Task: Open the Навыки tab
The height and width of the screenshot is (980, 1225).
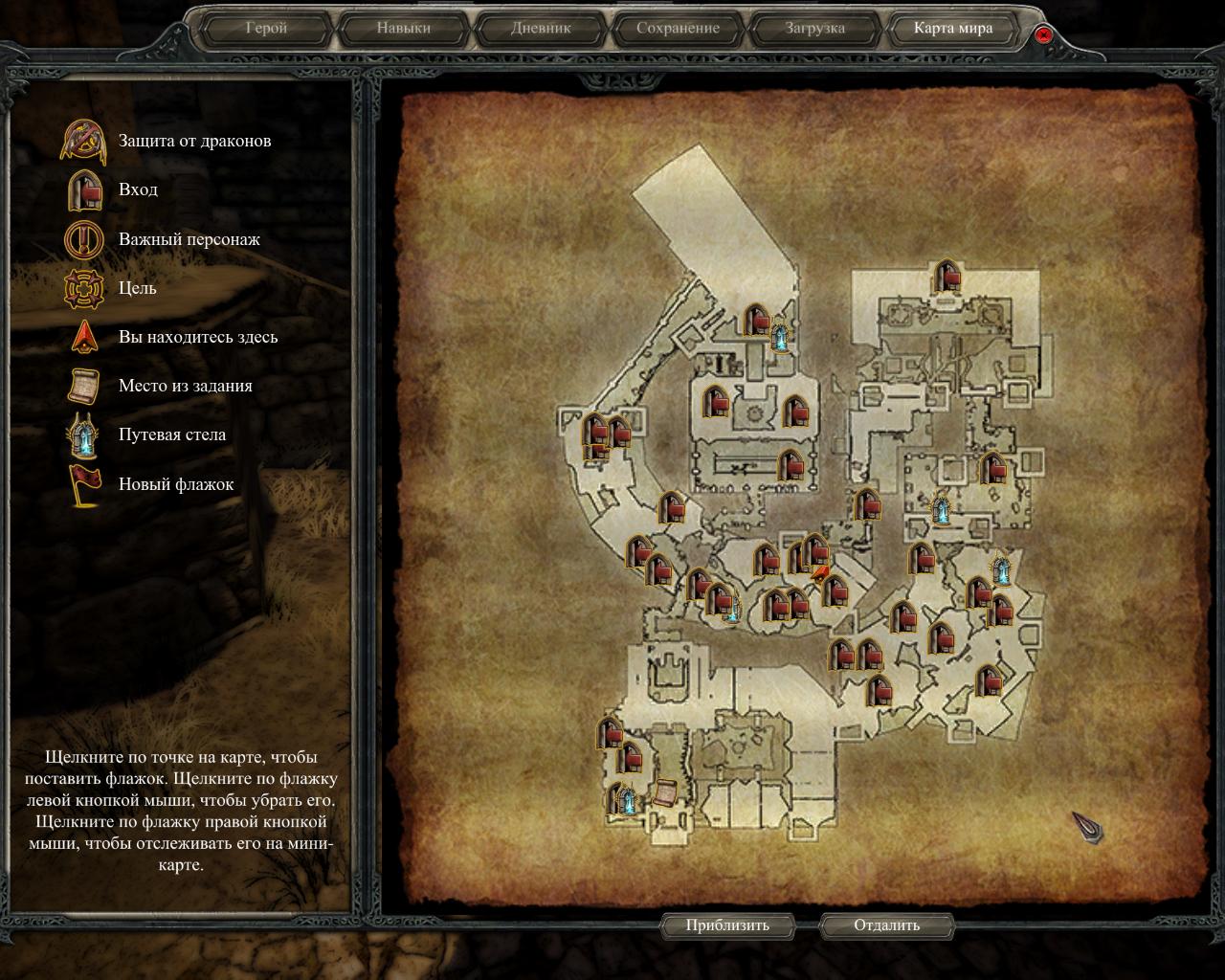Action: point(403,29)
